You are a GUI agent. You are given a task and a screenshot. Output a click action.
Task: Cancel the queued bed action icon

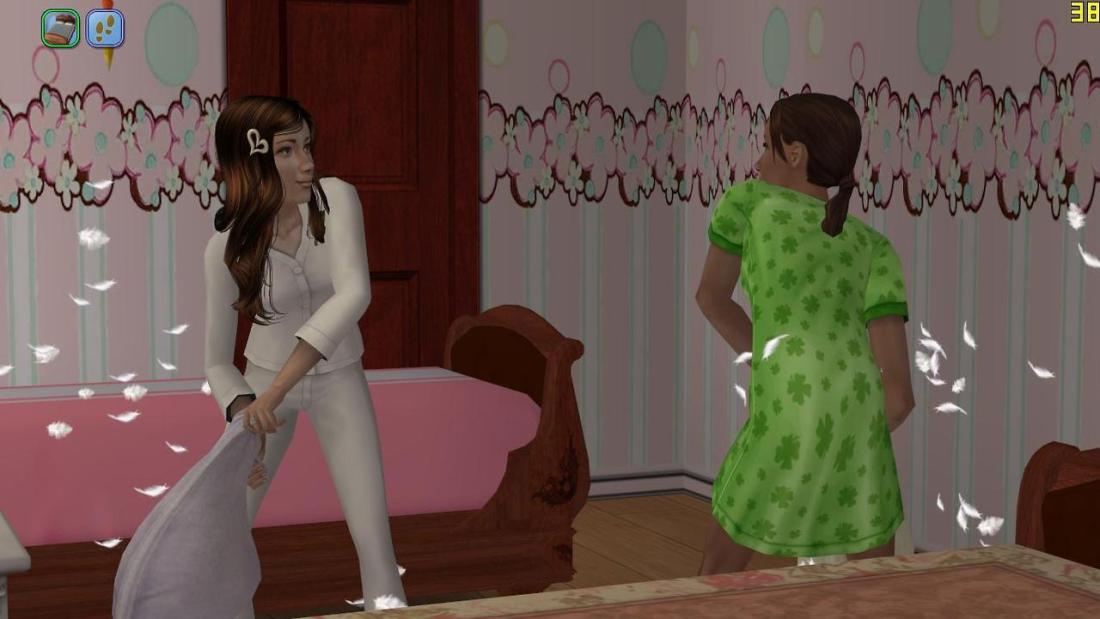60,28
